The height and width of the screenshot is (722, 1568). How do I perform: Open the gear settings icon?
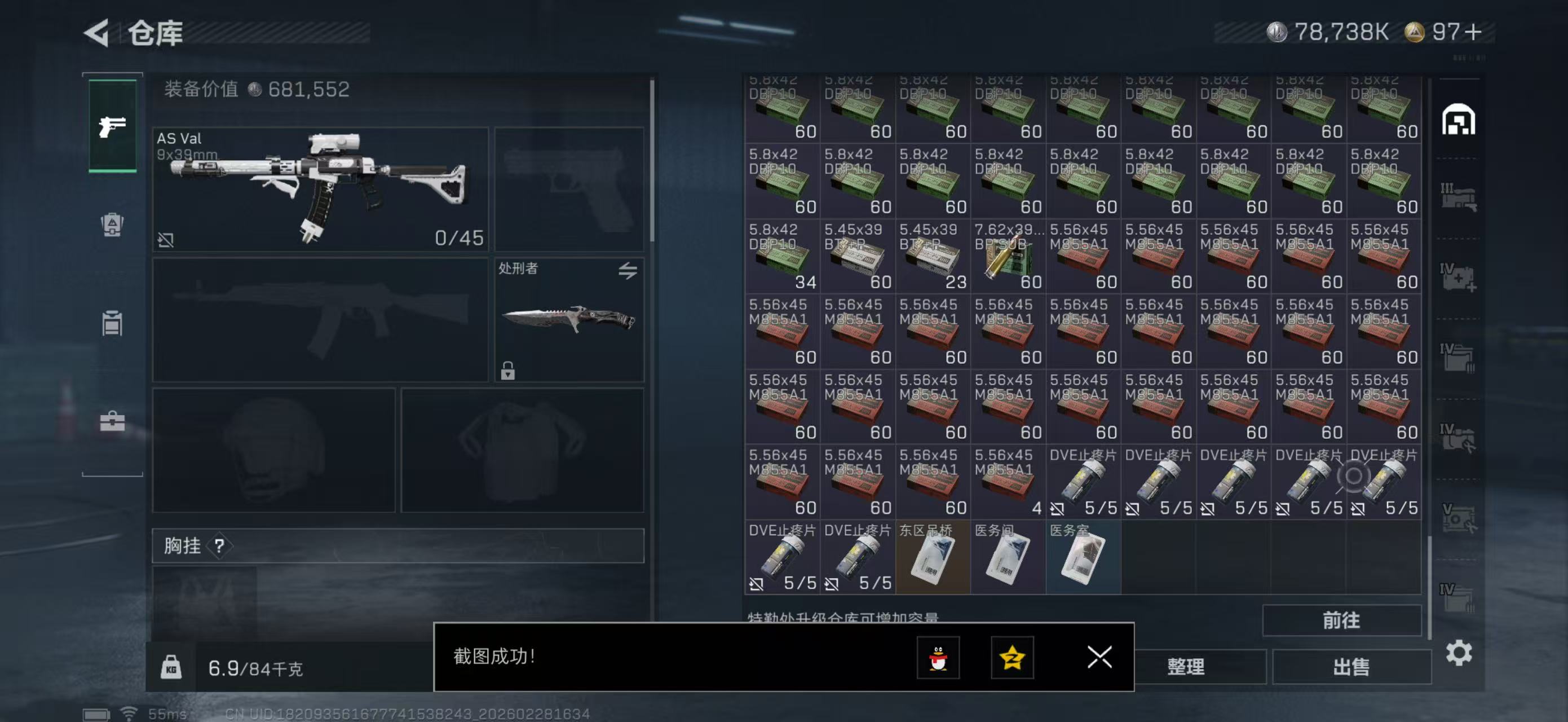[1459, 653]
